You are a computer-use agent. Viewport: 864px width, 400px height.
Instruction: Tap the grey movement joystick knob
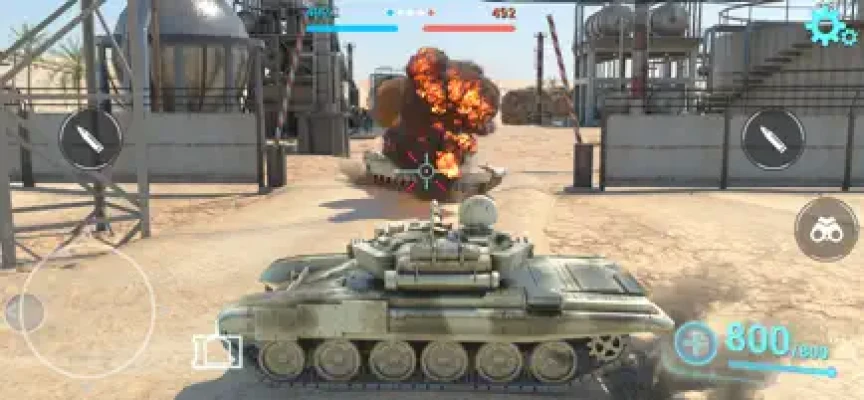pyautogui.click(x=25, y=313)
